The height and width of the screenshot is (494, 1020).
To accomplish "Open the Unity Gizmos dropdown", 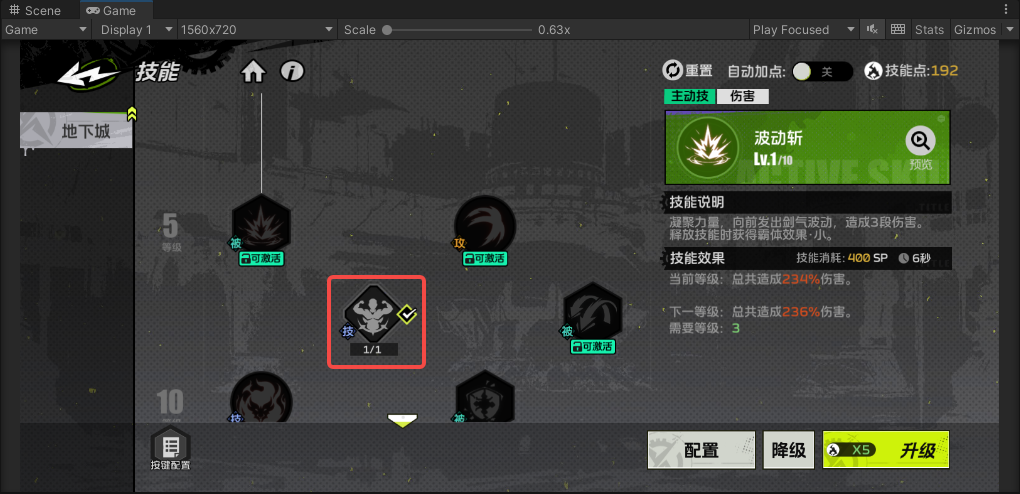I will (x=980, y=29).
